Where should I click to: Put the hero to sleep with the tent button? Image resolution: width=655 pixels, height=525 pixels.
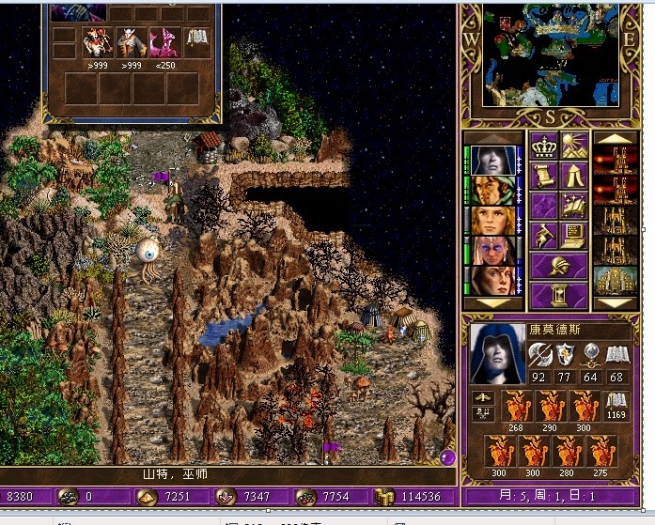pyautogui.click(x=574, y=177)
